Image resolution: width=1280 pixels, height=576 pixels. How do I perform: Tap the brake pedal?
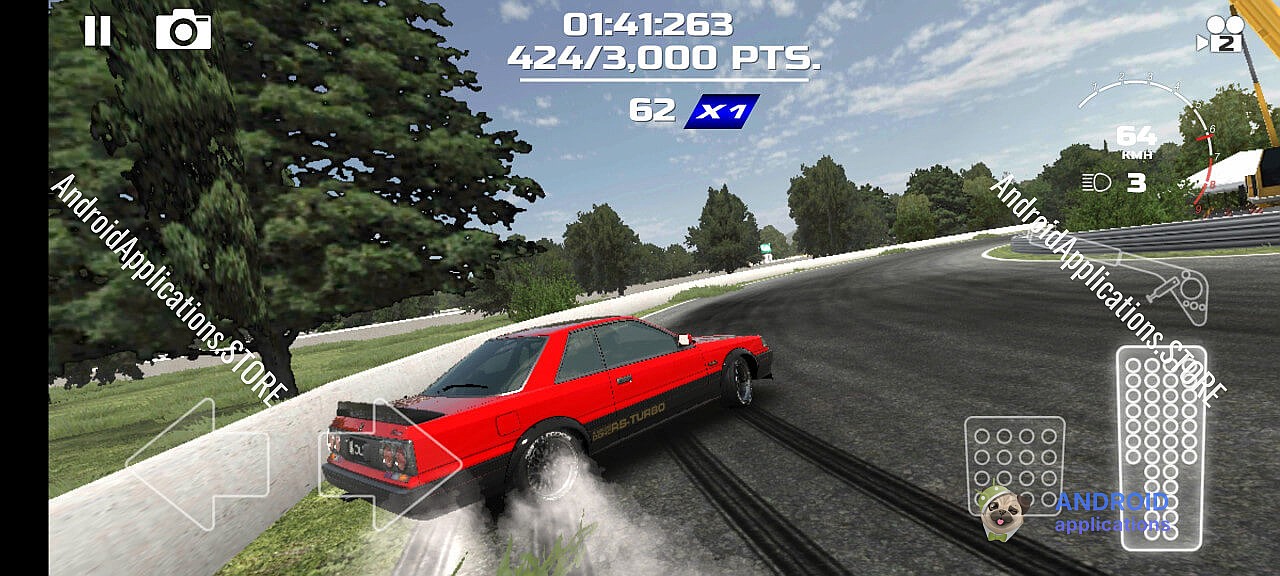click(1014, 462)
